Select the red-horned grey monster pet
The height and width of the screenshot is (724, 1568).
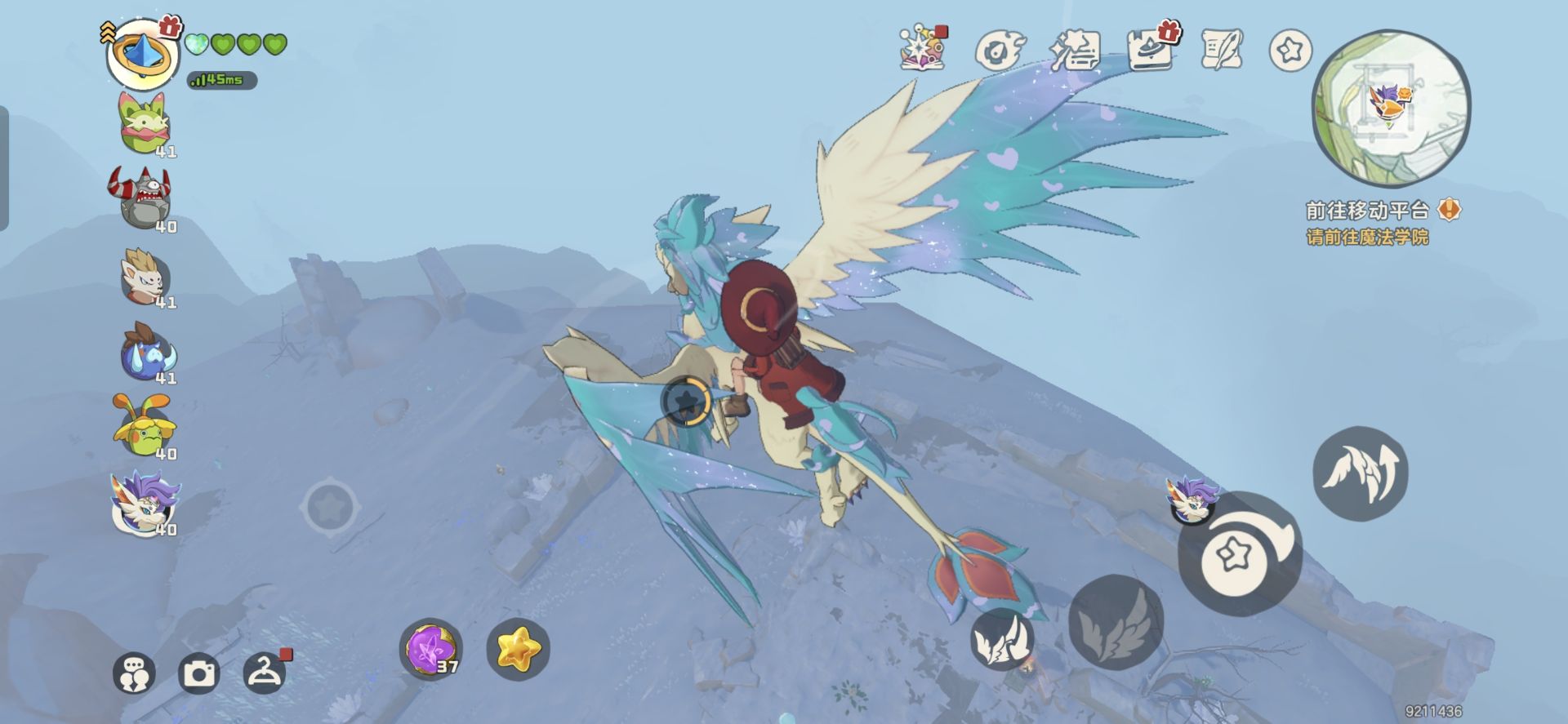point(142,198)
